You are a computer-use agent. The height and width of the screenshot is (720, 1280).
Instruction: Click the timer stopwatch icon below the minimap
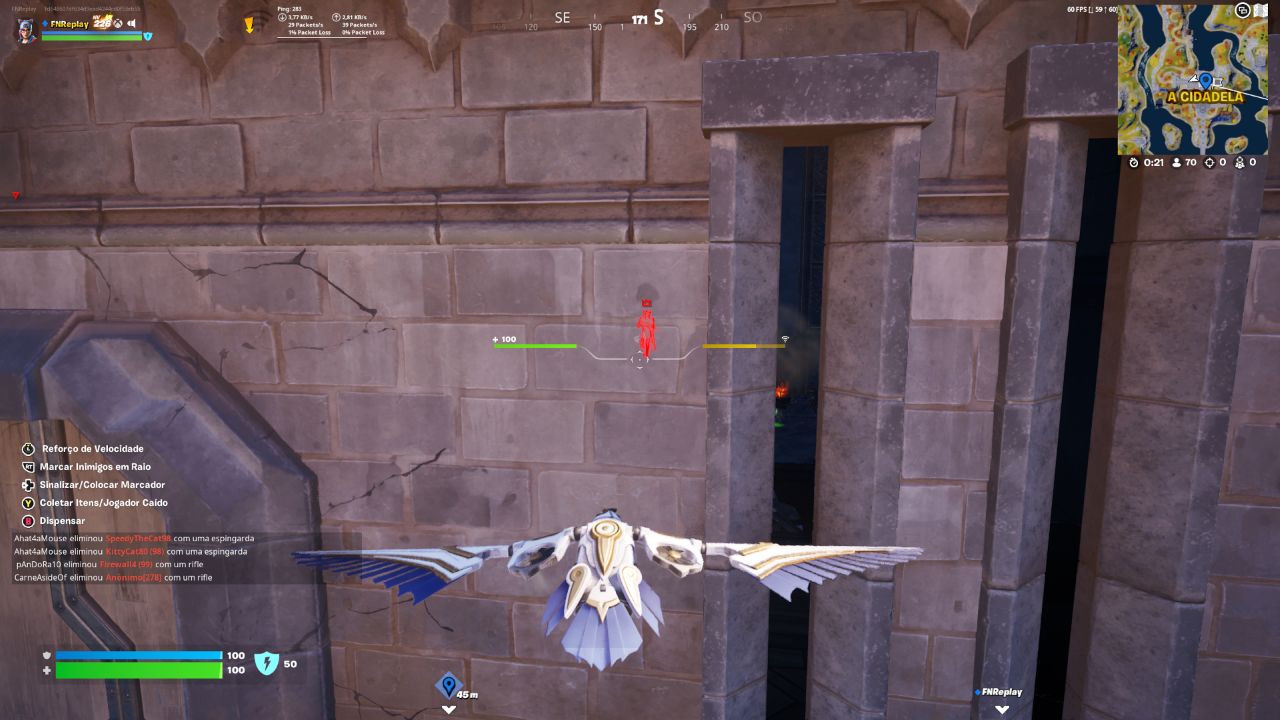[1132, 161]
